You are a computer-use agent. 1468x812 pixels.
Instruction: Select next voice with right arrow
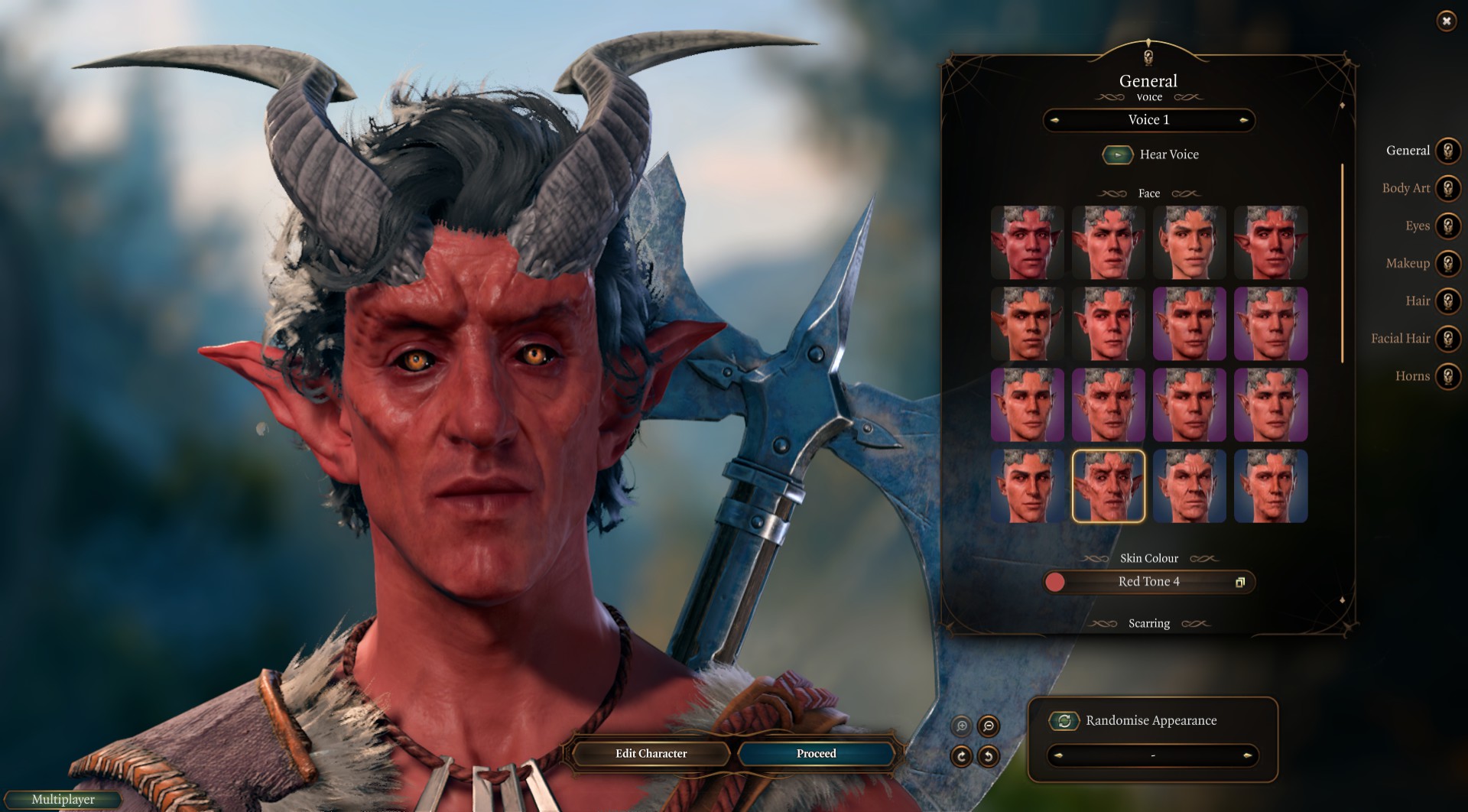[x=1244, y=120]
